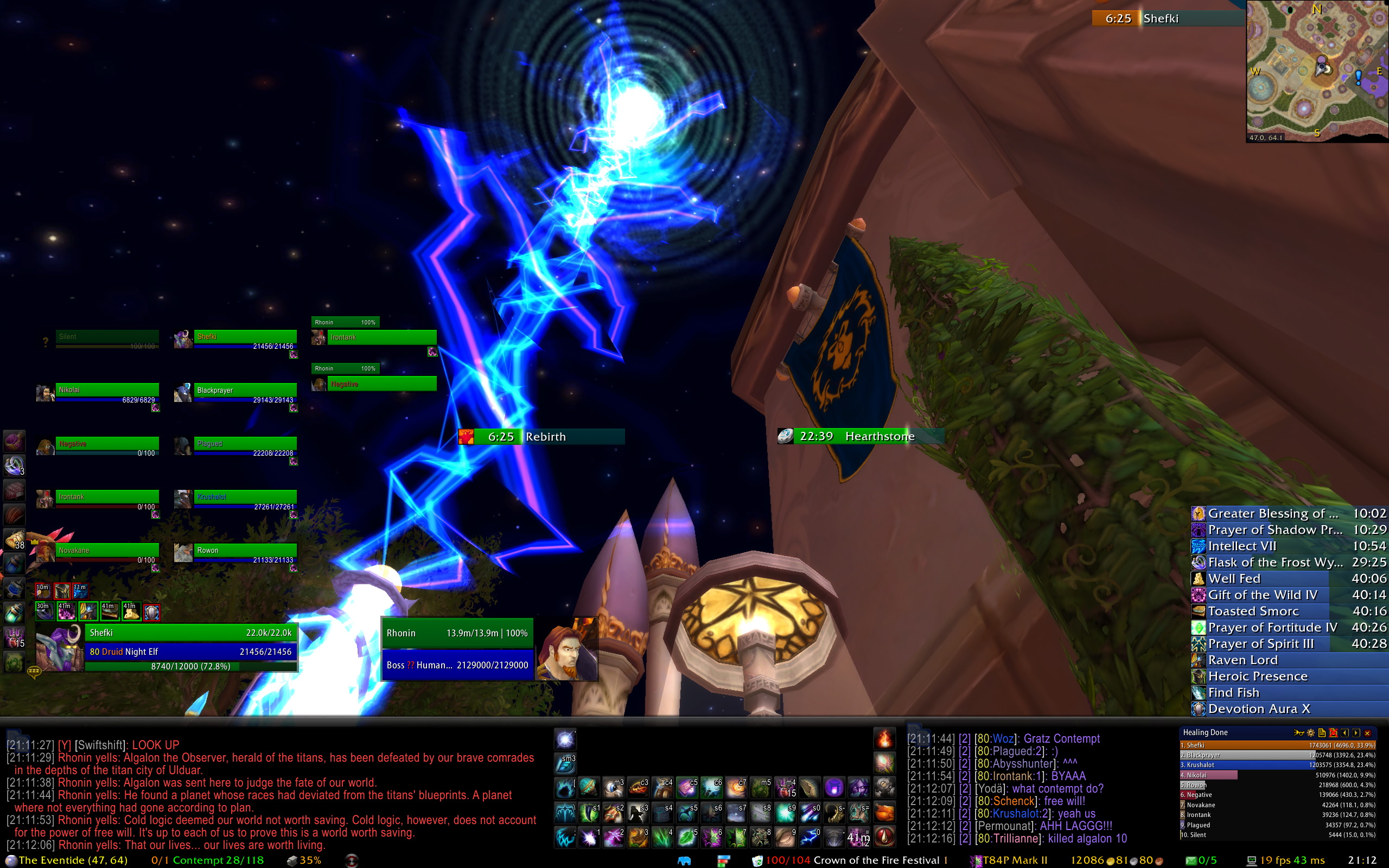Use the purple potion in the side bar

[14, 441]
